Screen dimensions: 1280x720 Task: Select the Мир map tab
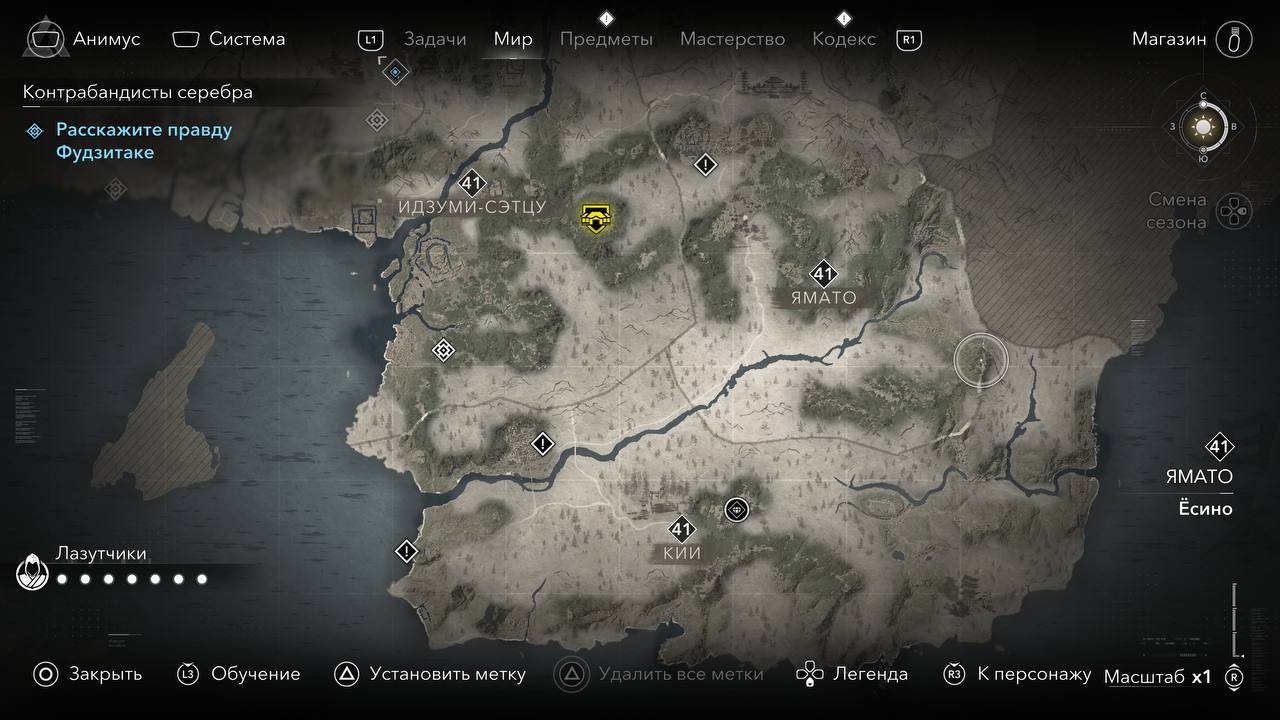[x=513, y=39]
